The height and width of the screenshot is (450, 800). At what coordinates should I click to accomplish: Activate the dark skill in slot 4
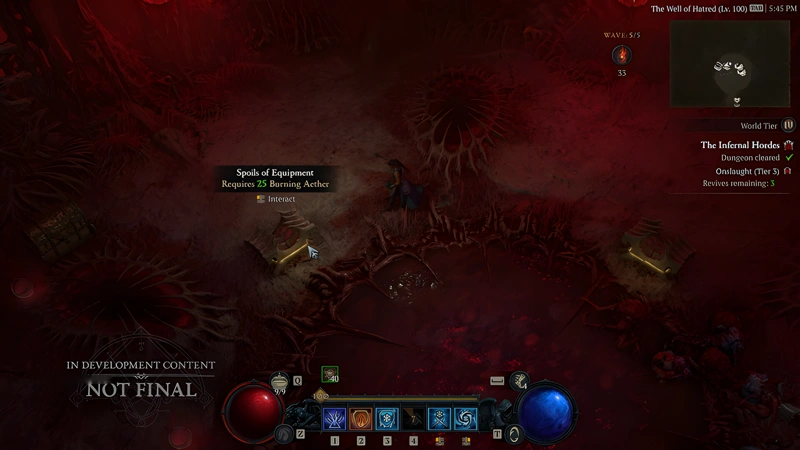413,419
